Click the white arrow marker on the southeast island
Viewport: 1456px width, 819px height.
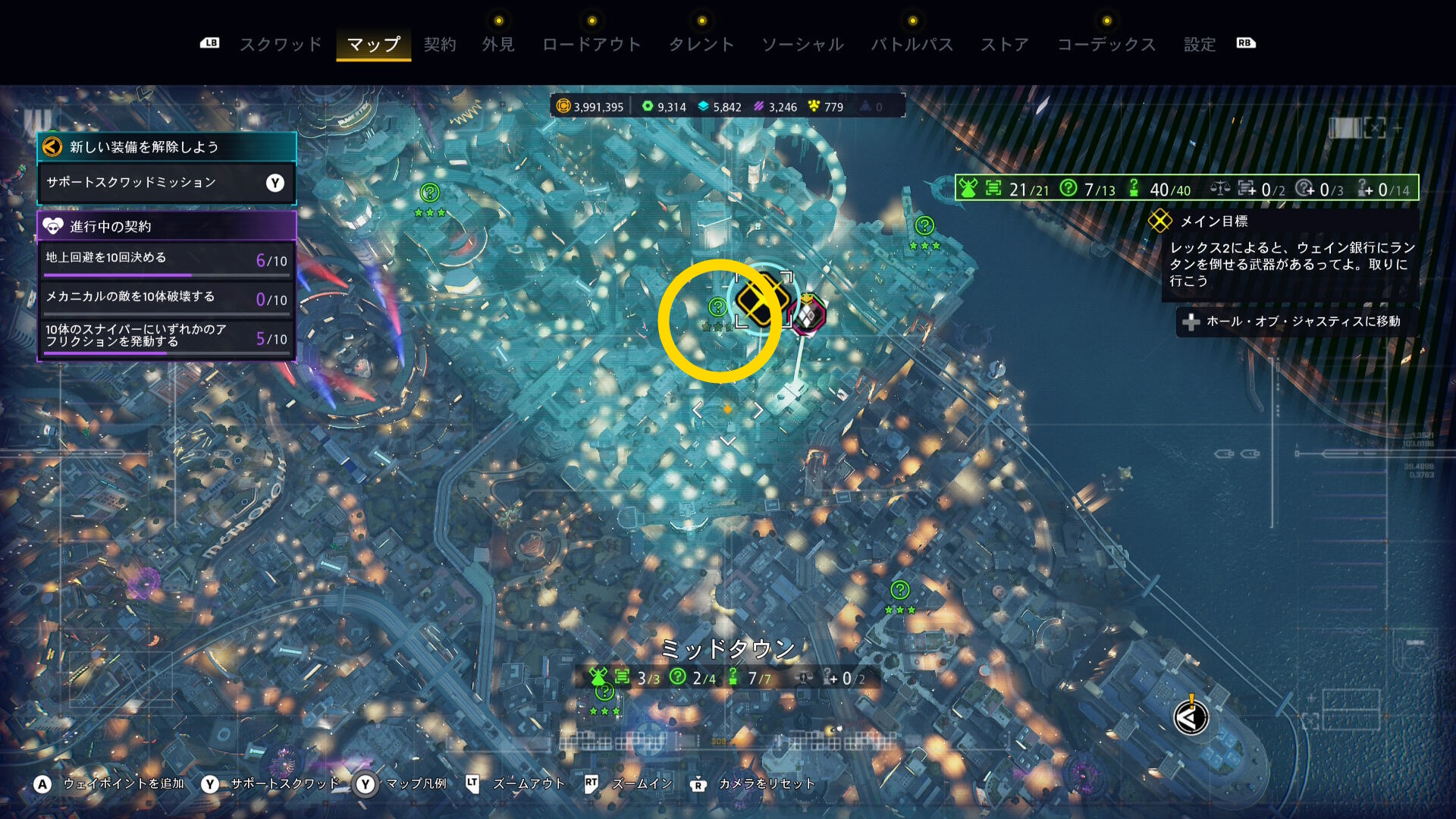click(1191, 717)
